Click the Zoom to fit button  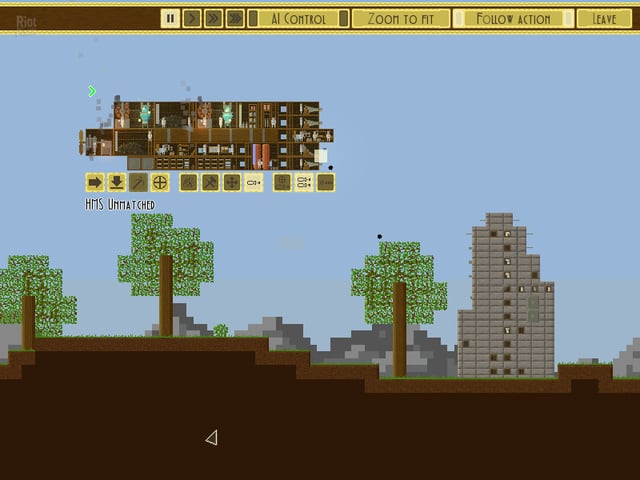400,18
